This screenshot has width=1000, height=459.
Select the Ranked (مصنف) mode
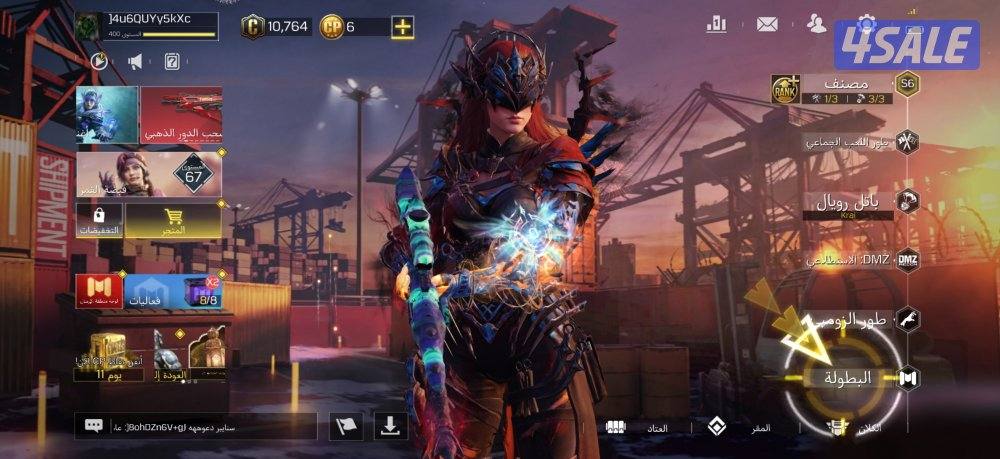(845, 88)
